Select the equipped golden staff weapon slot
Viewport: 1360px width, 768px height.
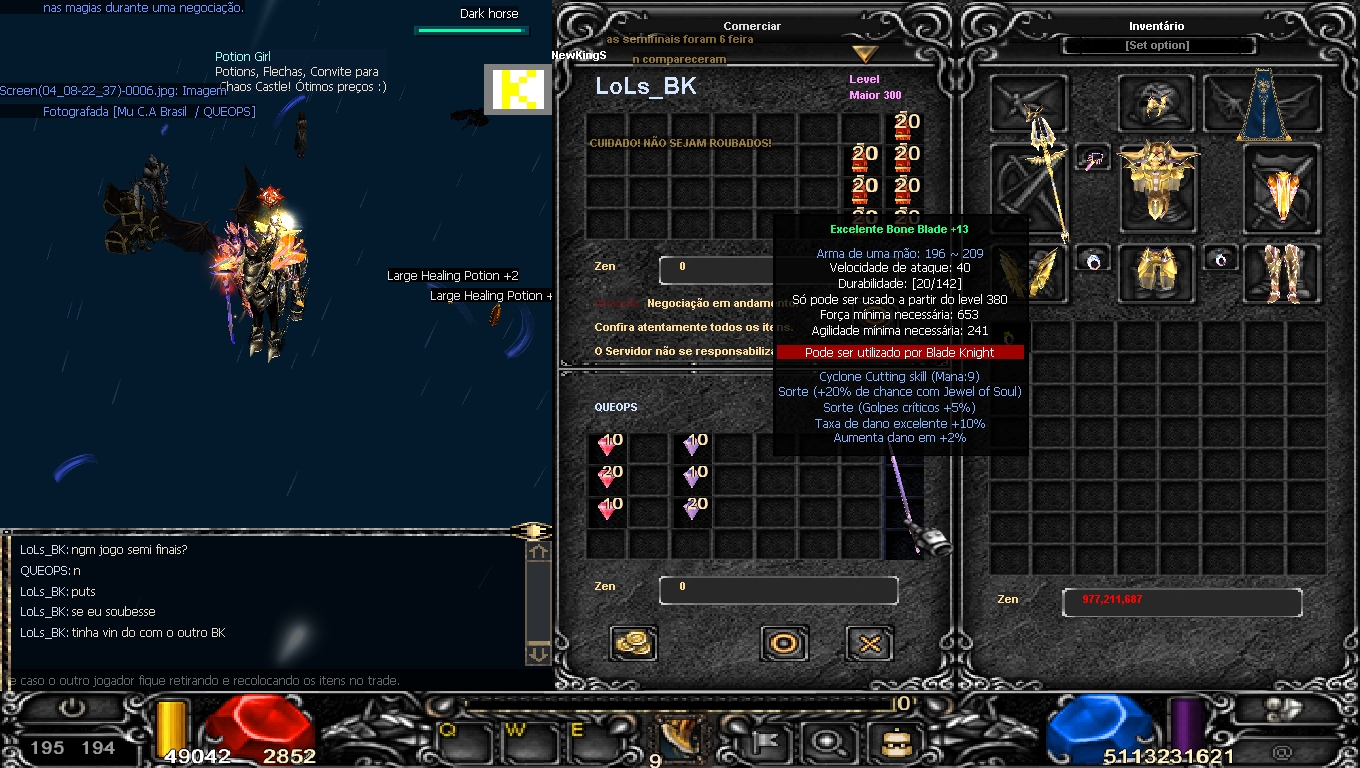(1029, 186)
